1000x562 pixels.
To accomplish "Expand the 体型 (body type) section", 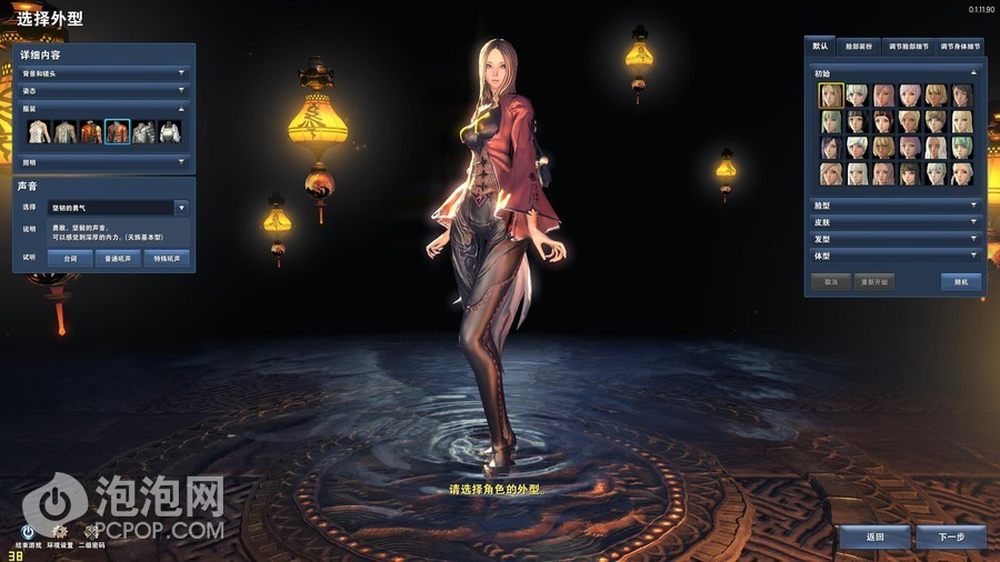I will (895, 256).
